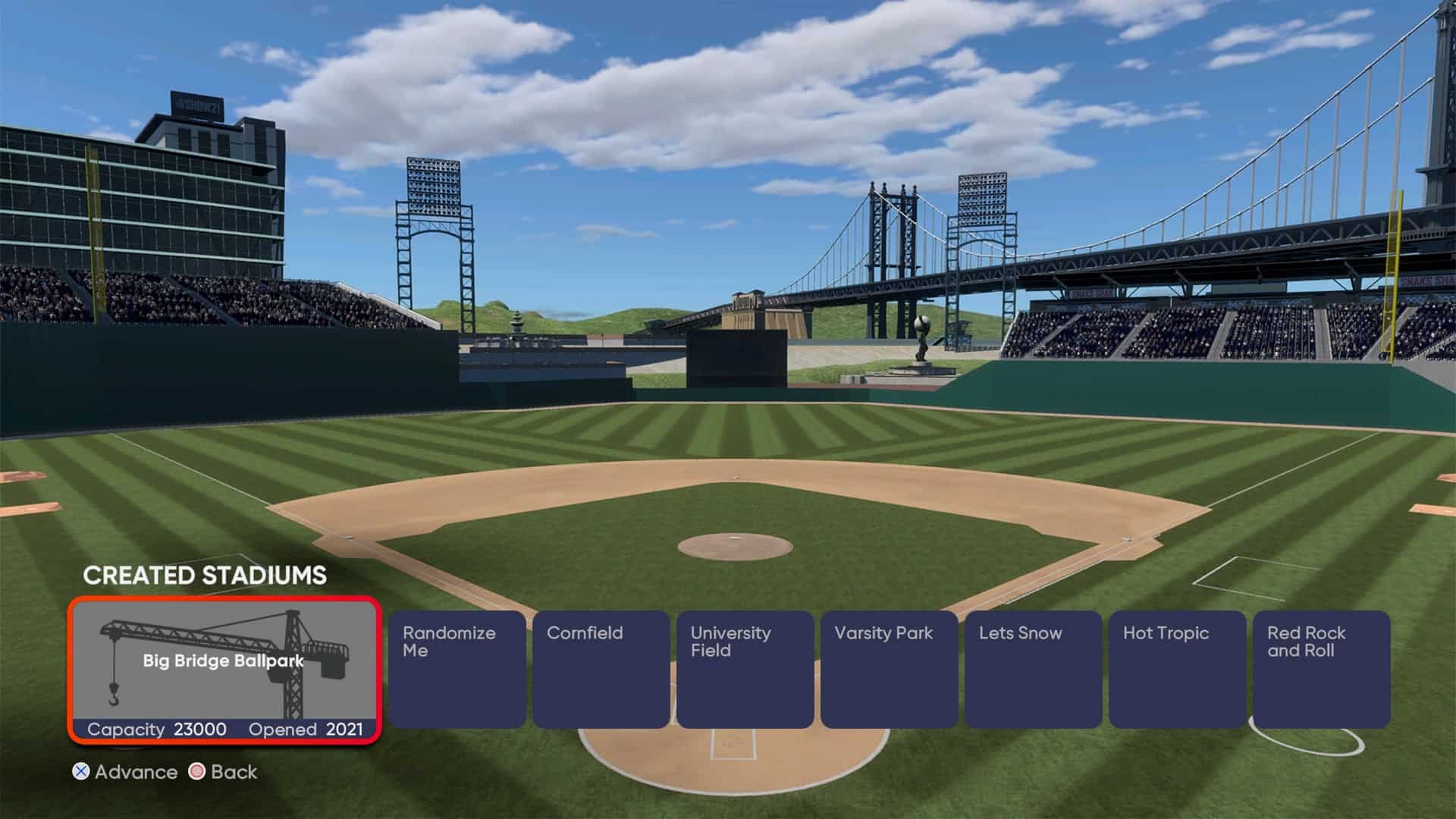1456x819 pixels.
Task: Select the Hot Tropic stadium
Action: [1177, 669]
